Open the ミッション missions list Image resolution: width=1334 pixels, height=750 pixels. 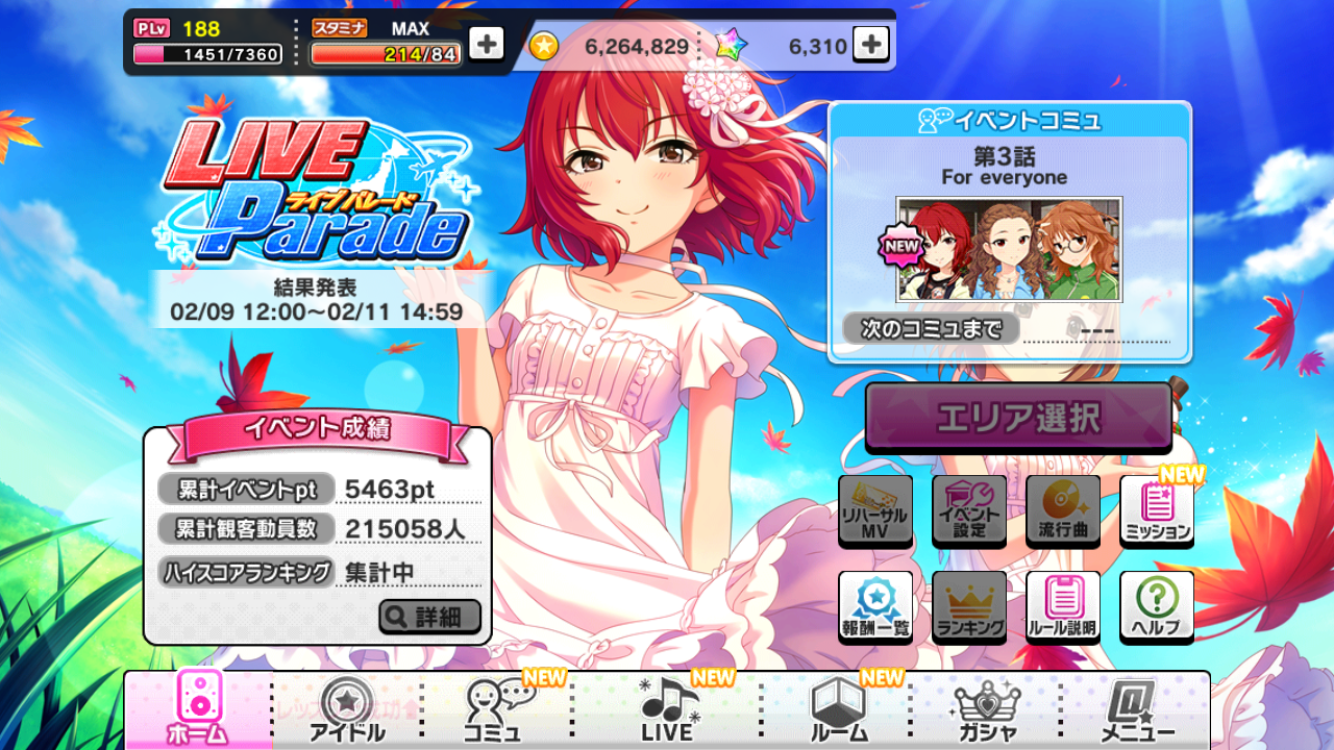(x=1157, y=510)
